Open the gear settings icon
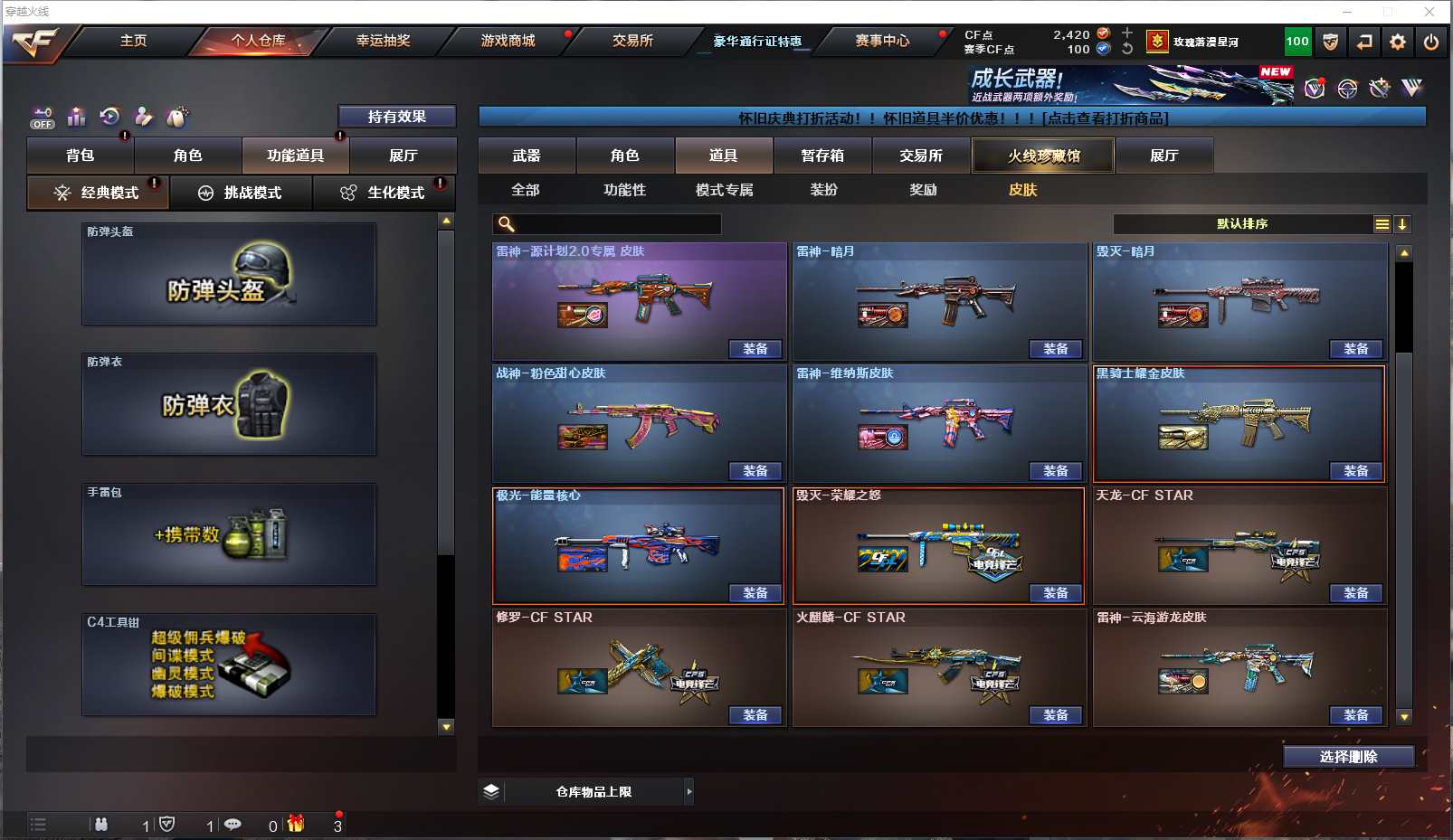1453x840 pixels. [x=1398, y=42]
